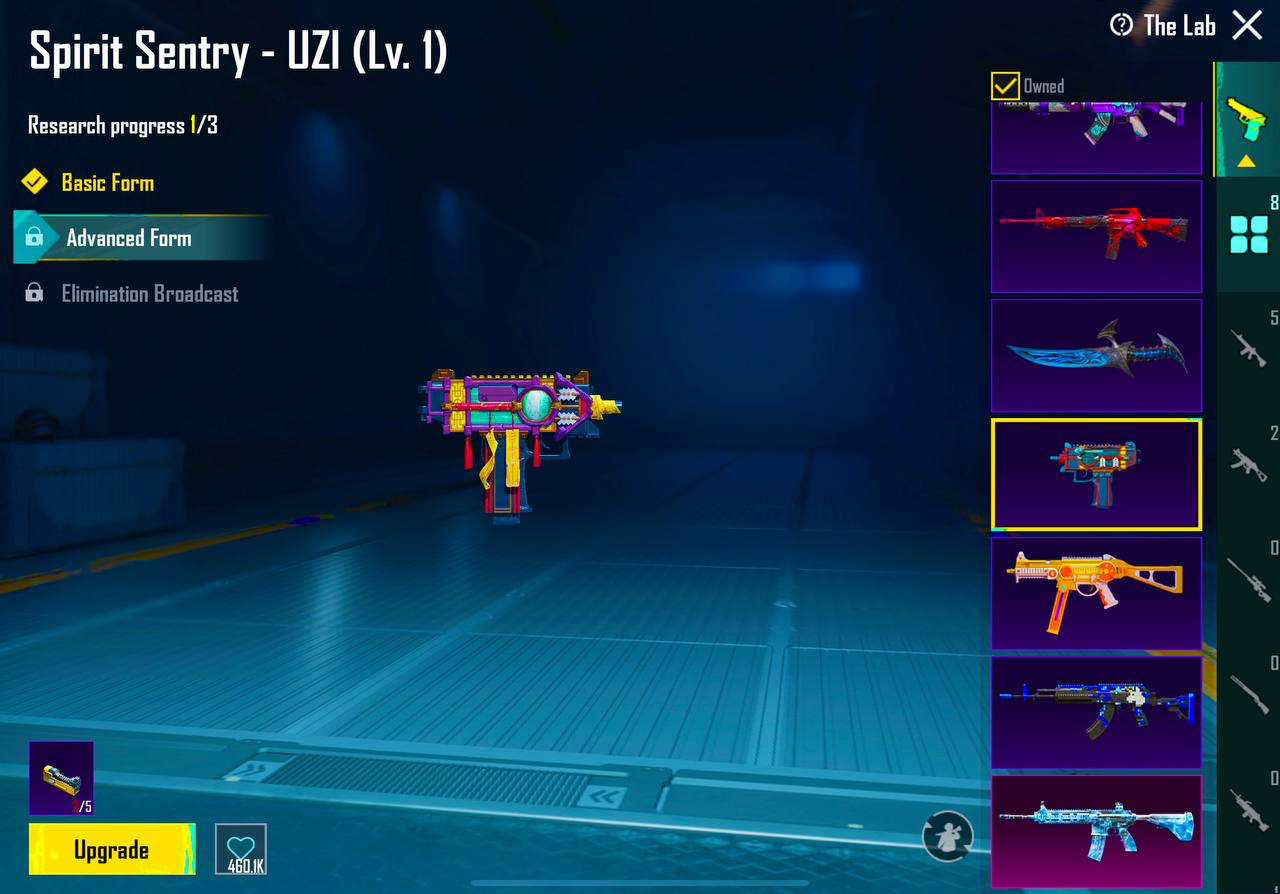Screen dimensions: 1280x894
Task: Toggle the Owned checkbox filter
Action: pos(1005,86)
